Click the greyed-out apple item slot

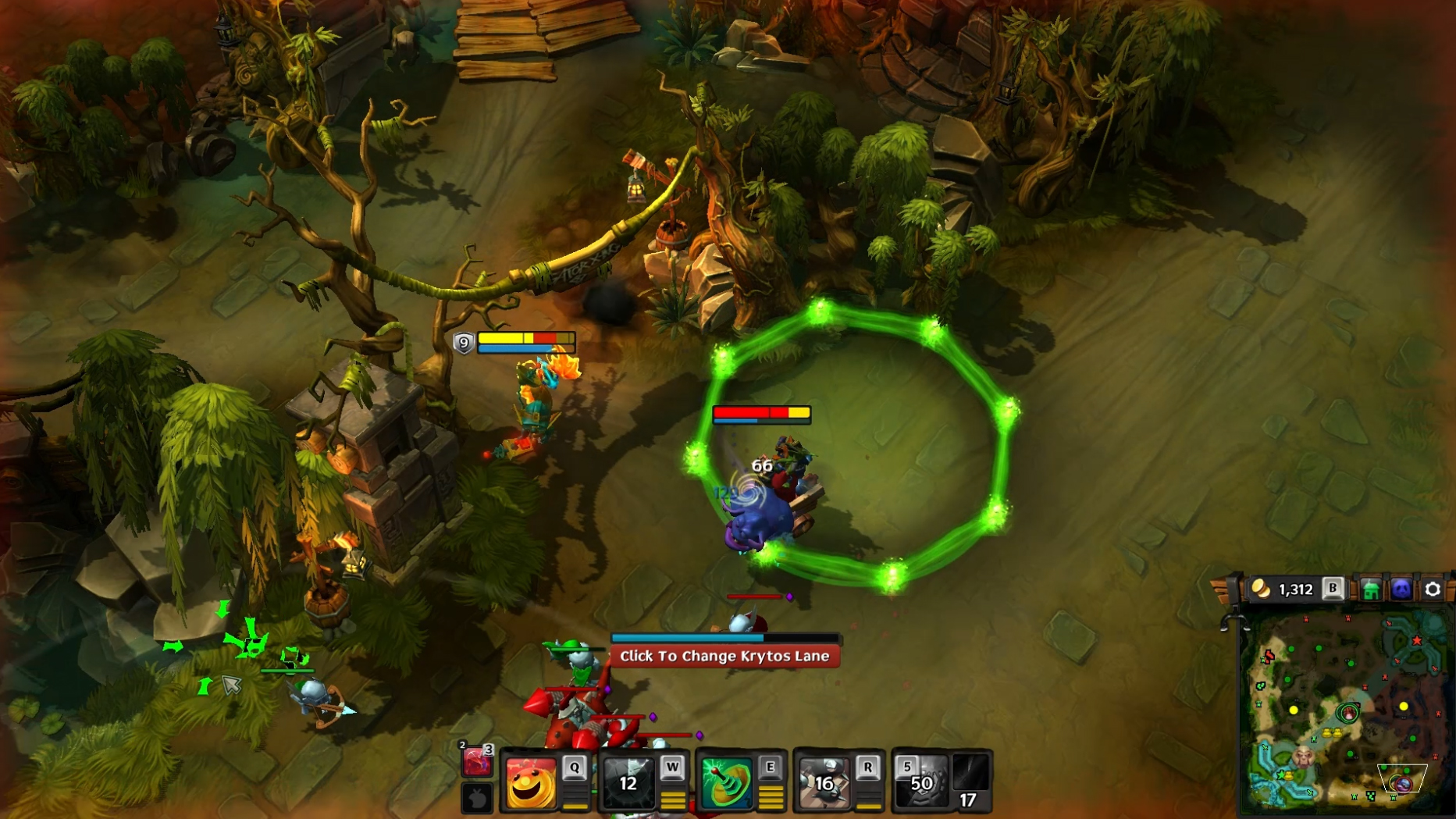pos(477,798)
